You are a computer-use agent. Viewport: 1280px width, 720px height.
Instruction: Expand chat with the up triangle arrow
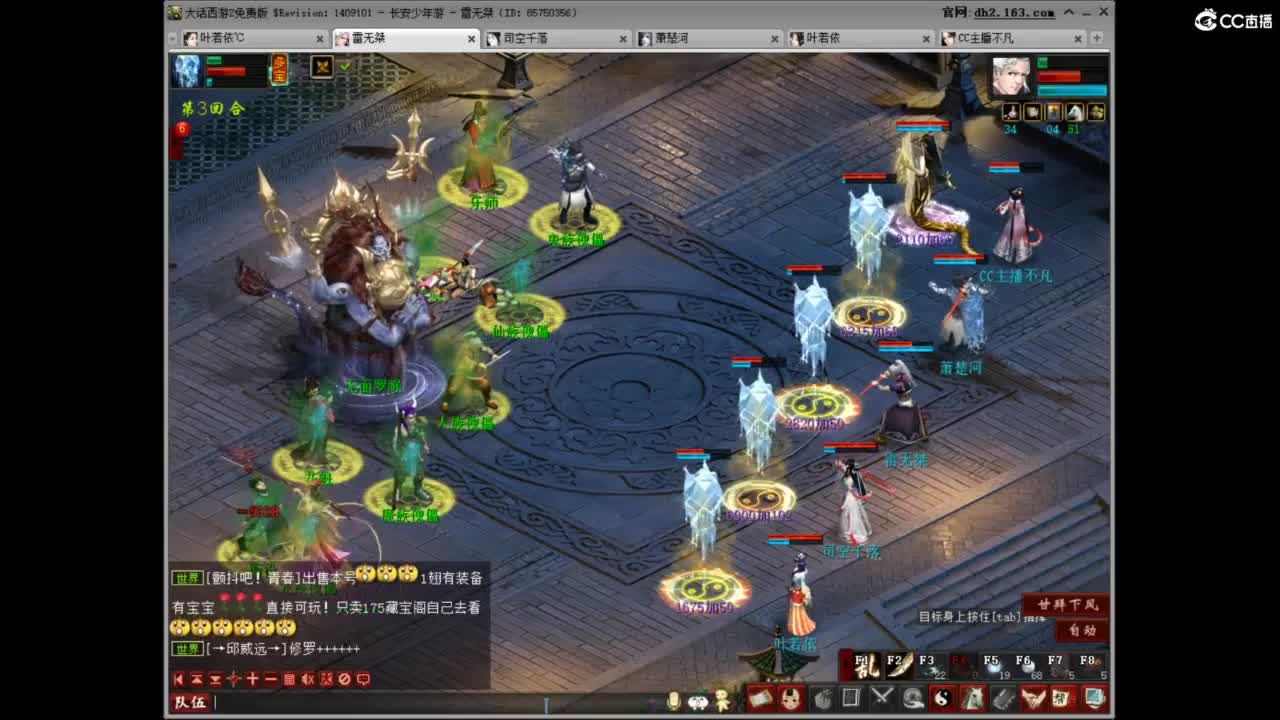click(x=196, y=679)
